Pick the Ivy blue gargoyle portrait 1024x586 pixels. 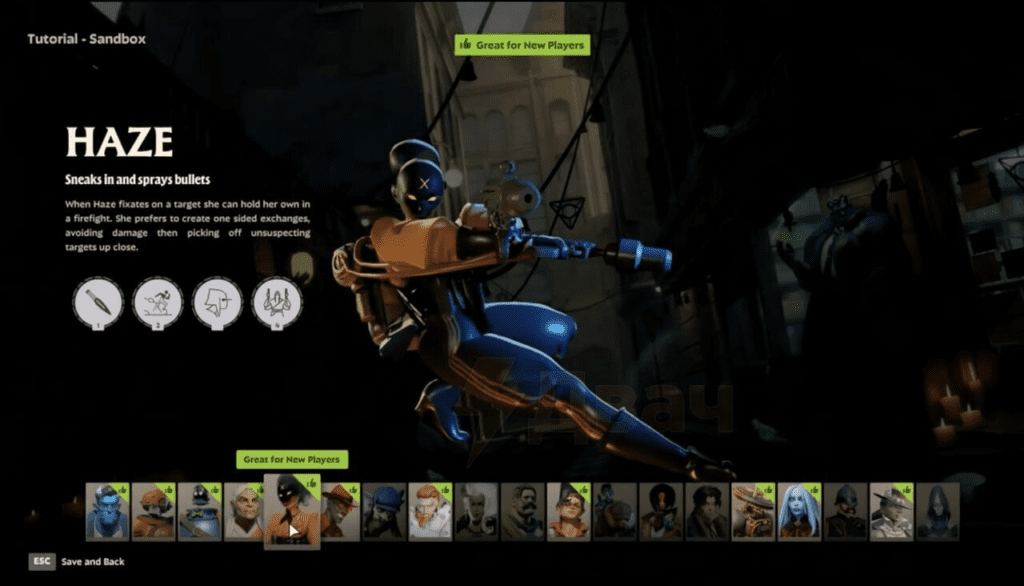point(384,512)
